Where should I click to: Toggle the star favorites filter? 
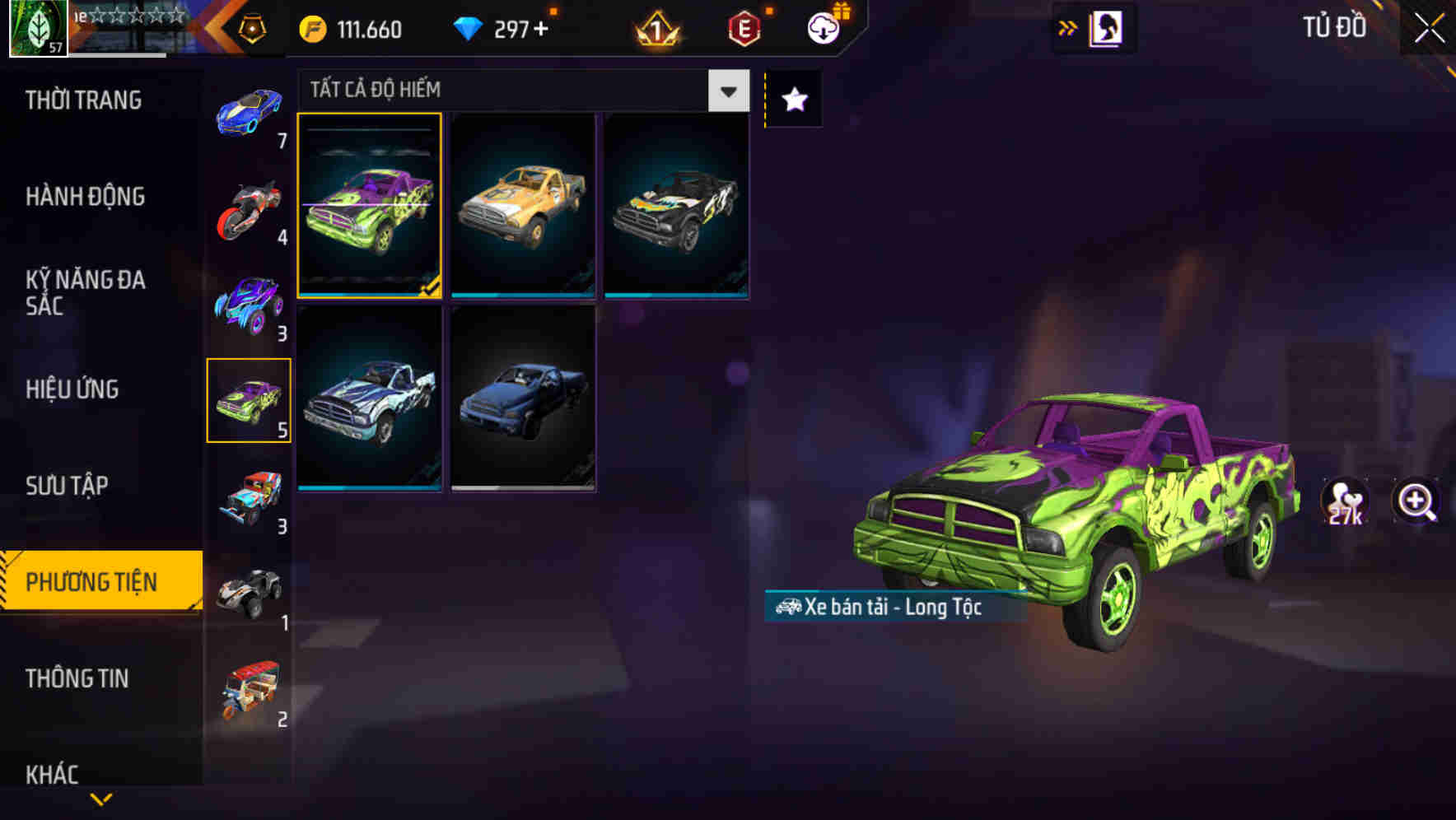793,99
